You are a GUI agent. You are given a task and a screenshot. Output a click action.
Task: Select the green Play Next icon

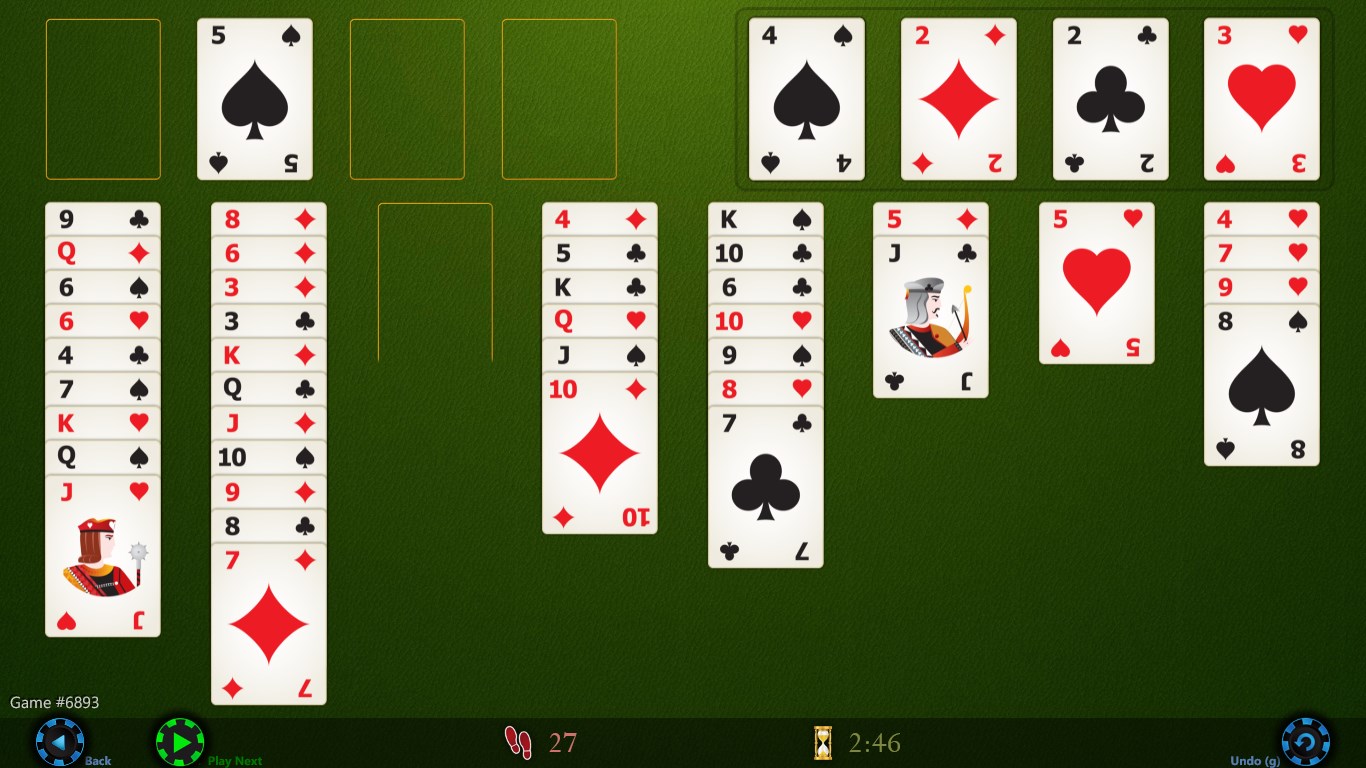[180, 740]
